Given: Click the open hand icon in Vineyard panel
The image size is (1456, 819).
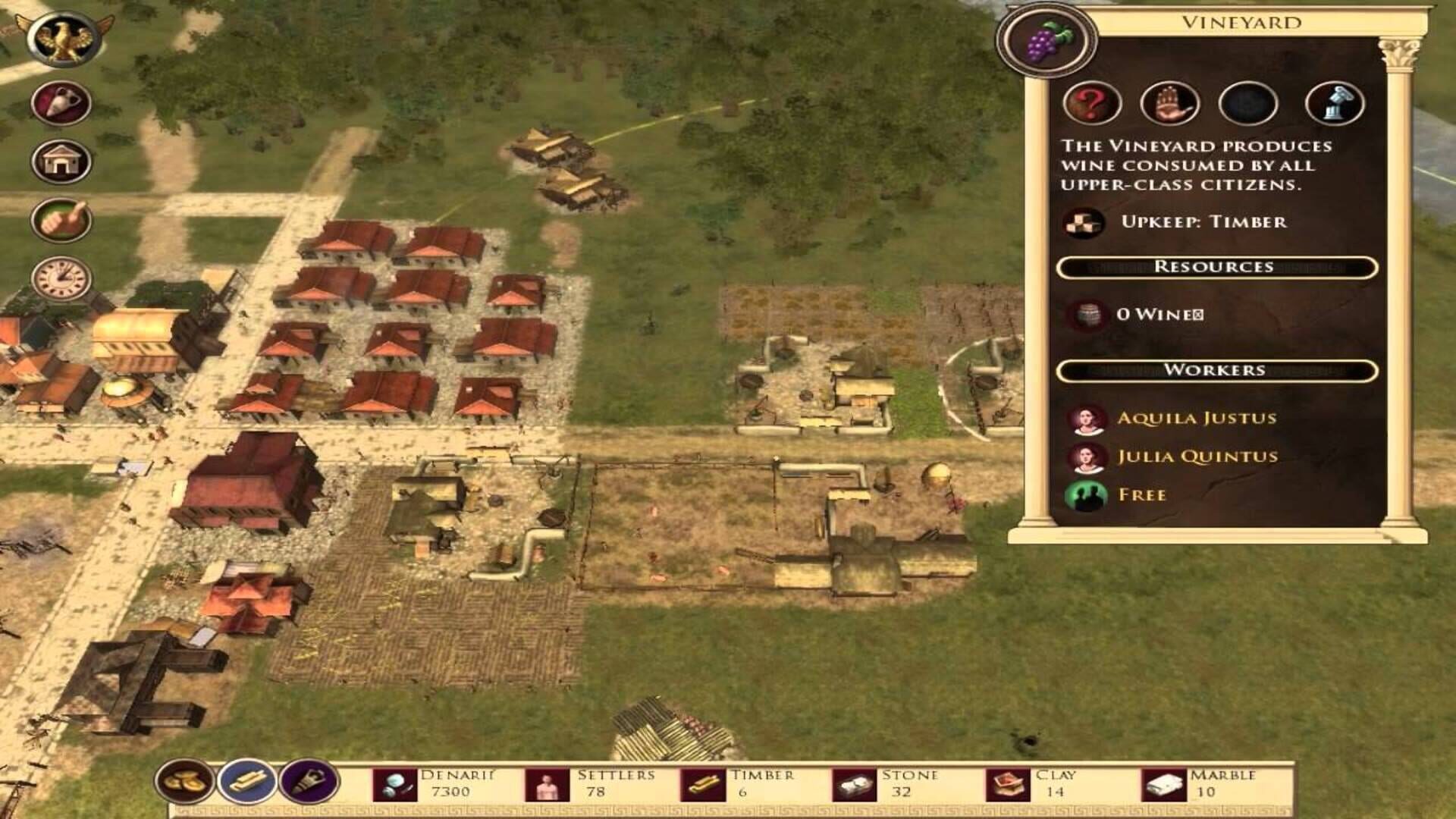Looking at the screenshot, I should 1169,104.
